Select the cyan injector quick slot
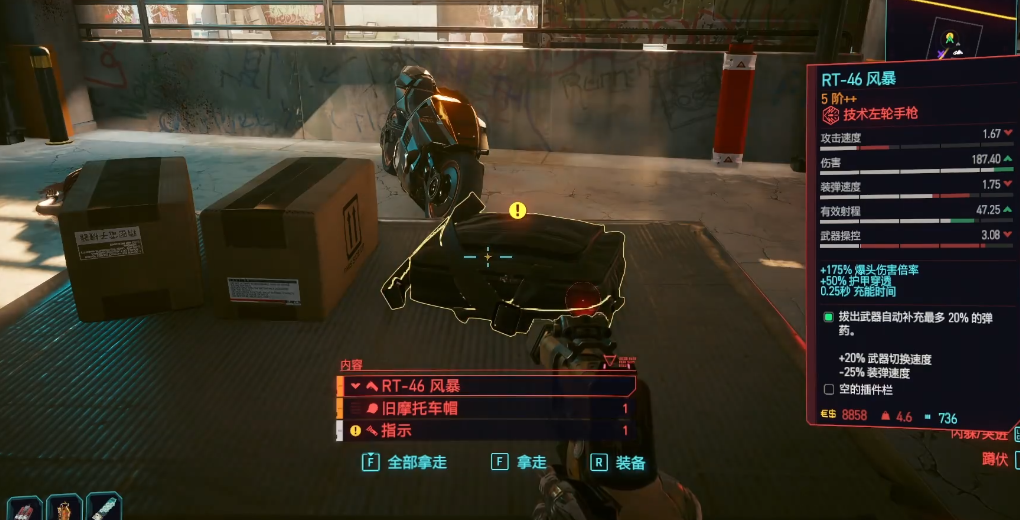This screenshot has width=1020, height=520. 104,507
